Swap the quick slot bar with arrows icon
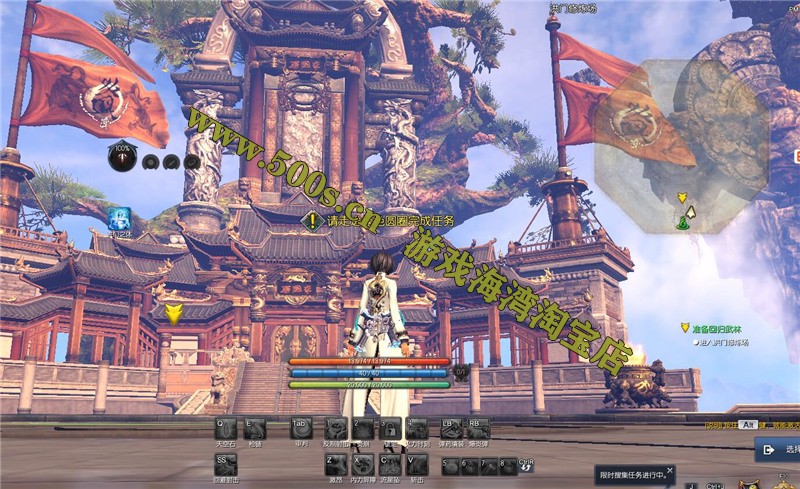The image size is (800, 489). 526,466
